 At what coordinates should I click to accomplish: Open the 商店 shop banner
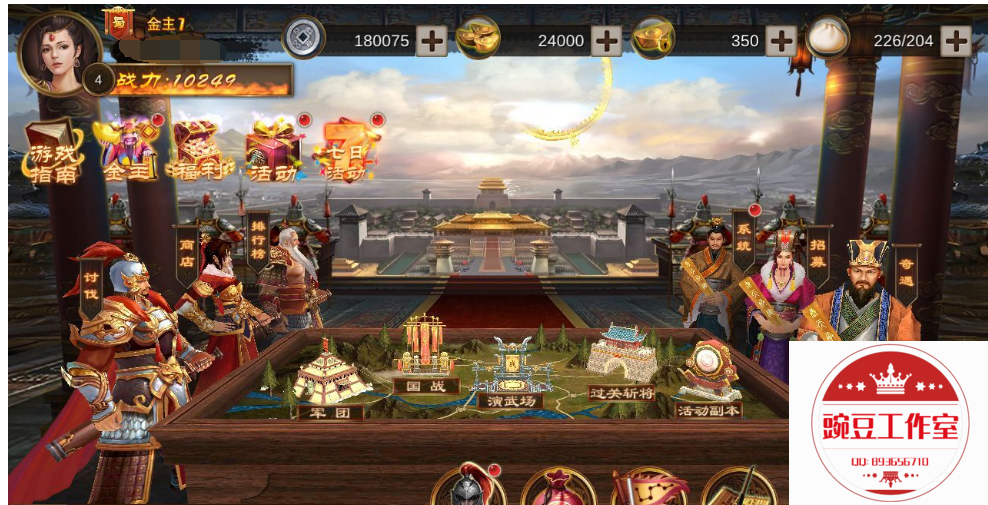(x=187, y=248)
